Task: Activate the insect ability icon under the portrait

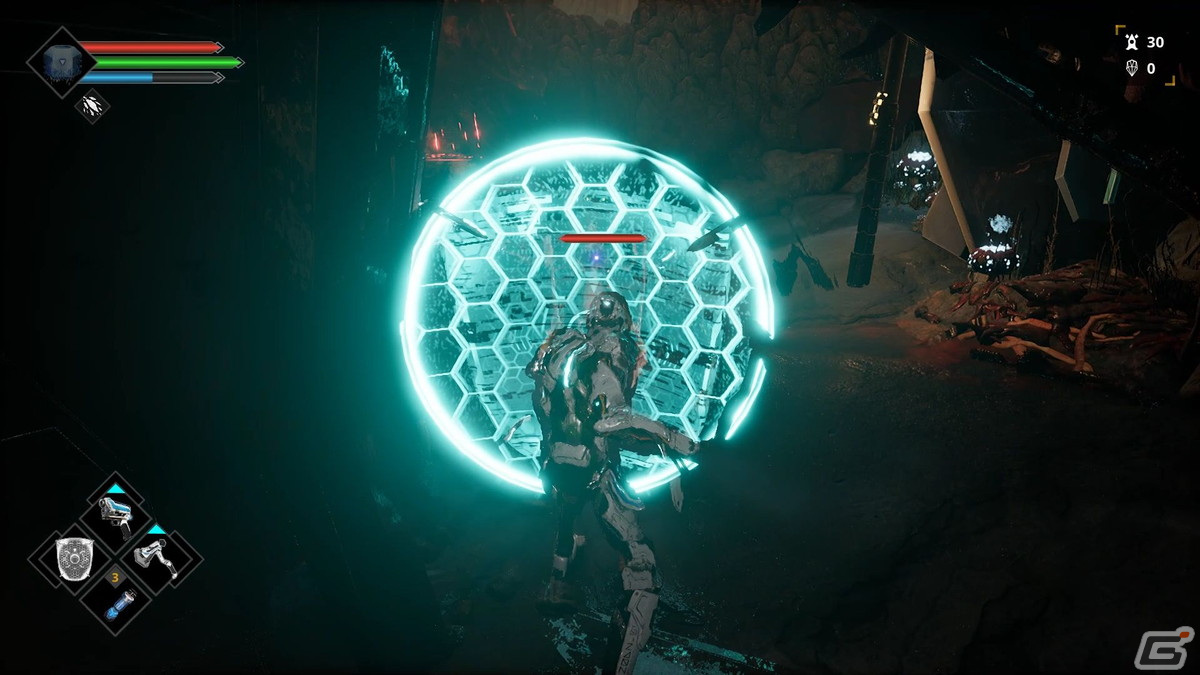Action: coord(92,105)
